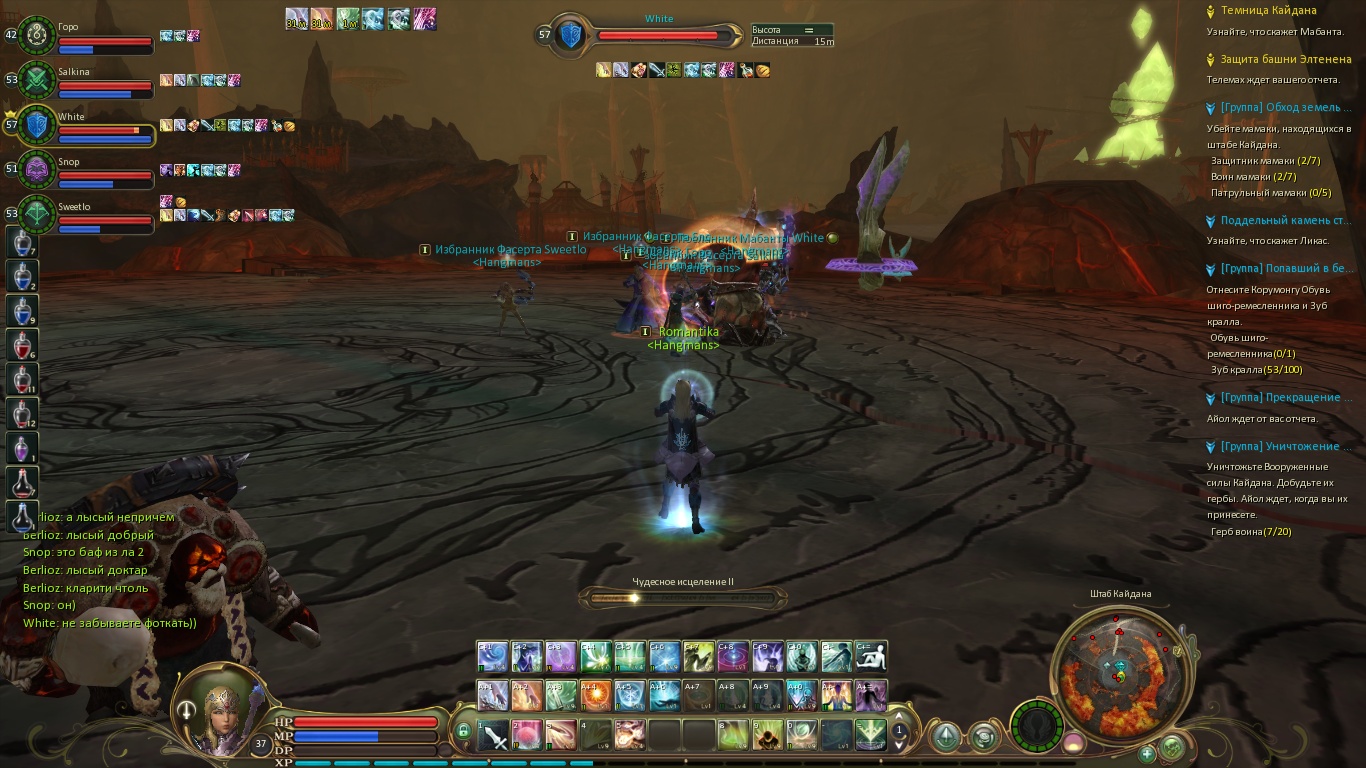Activate the pink orb skill in slot 2
The width and height of the screenshot is (1366, 768).
coord(527,735)
